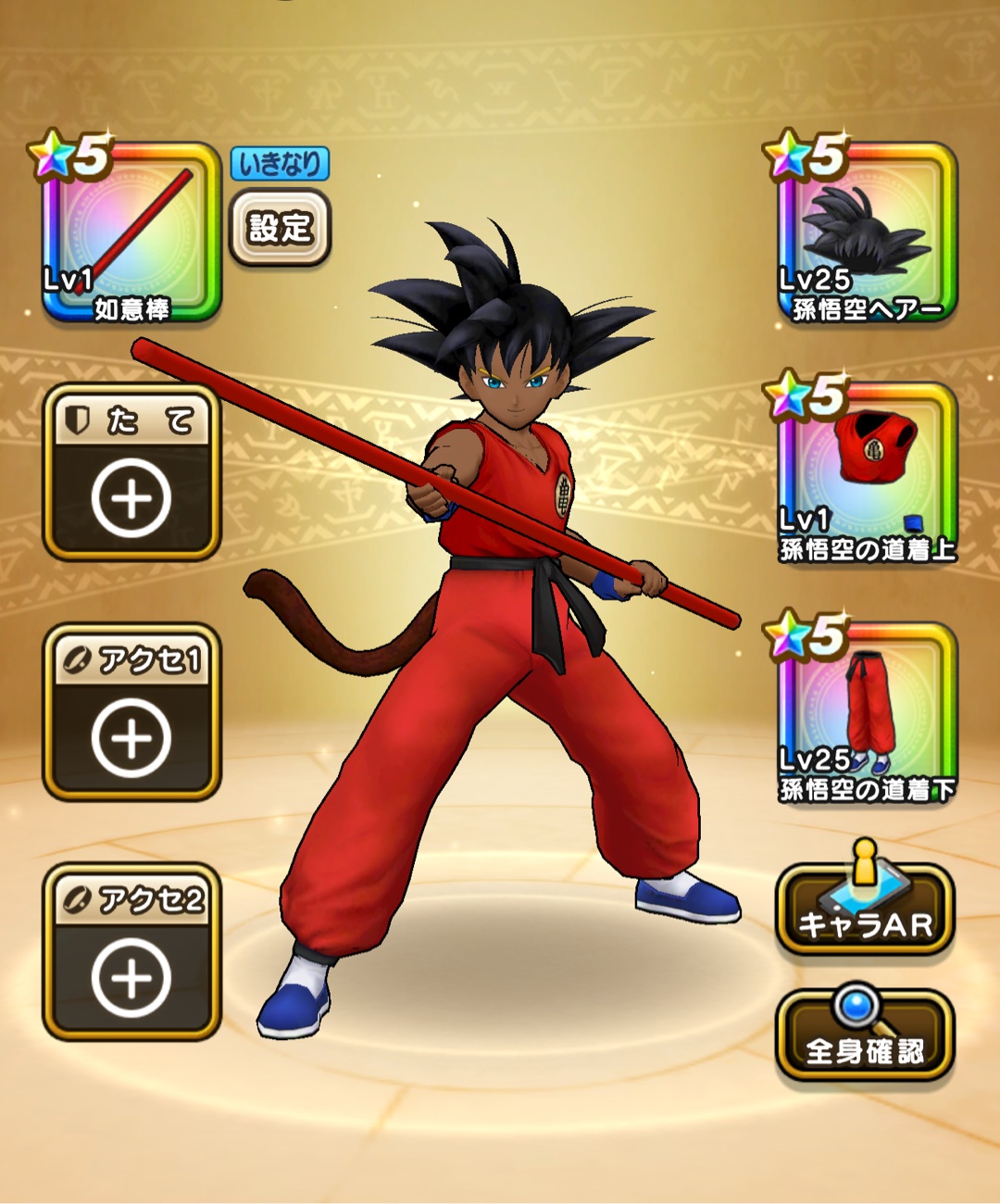1000x1204 pixels.
Task: Show full body with 全身確認
Action: tap(865, 1035)
